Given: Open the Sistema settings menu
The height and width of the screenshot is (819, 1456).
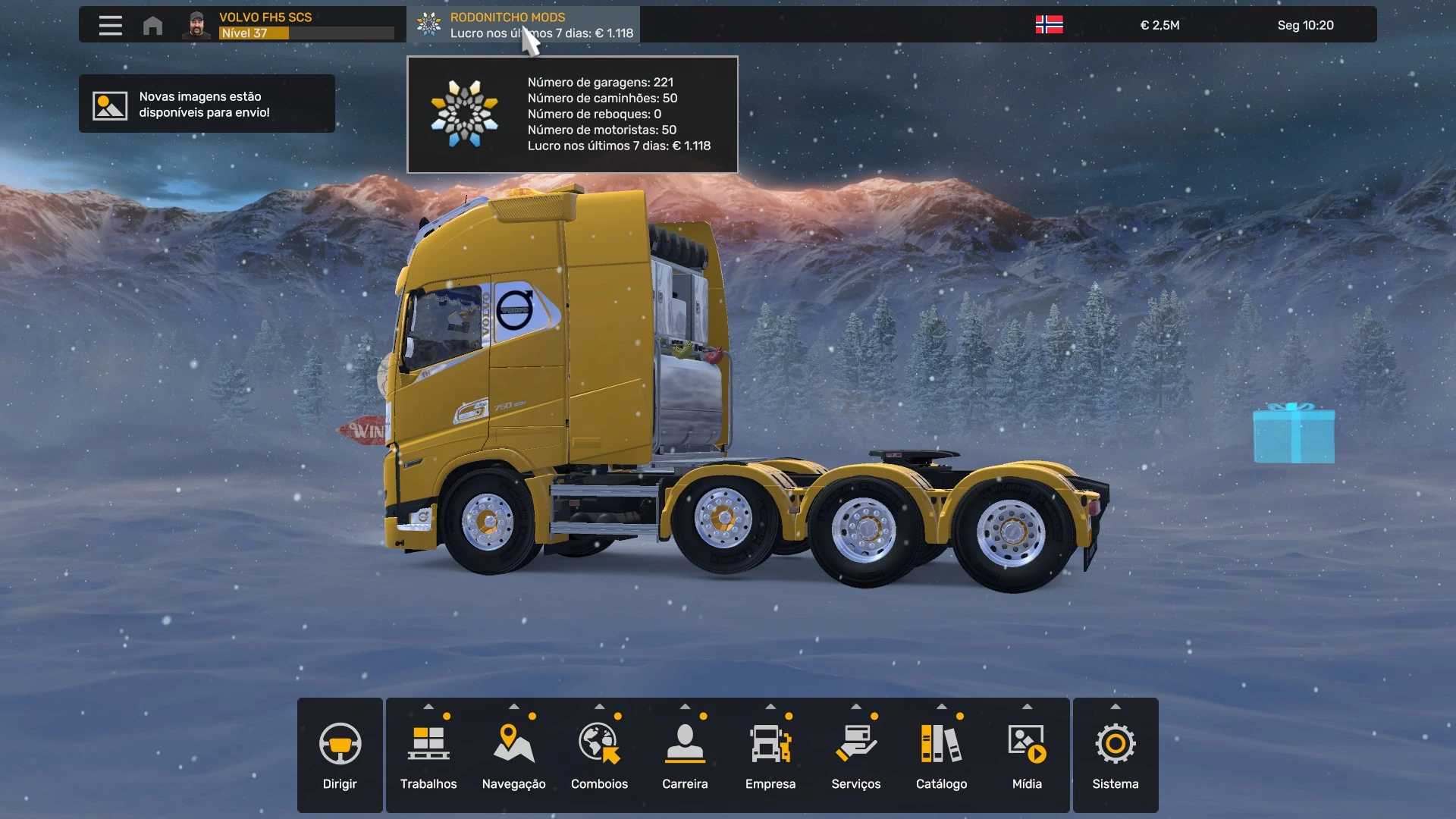Looking at the screenshot, I should click(1115, 755).
